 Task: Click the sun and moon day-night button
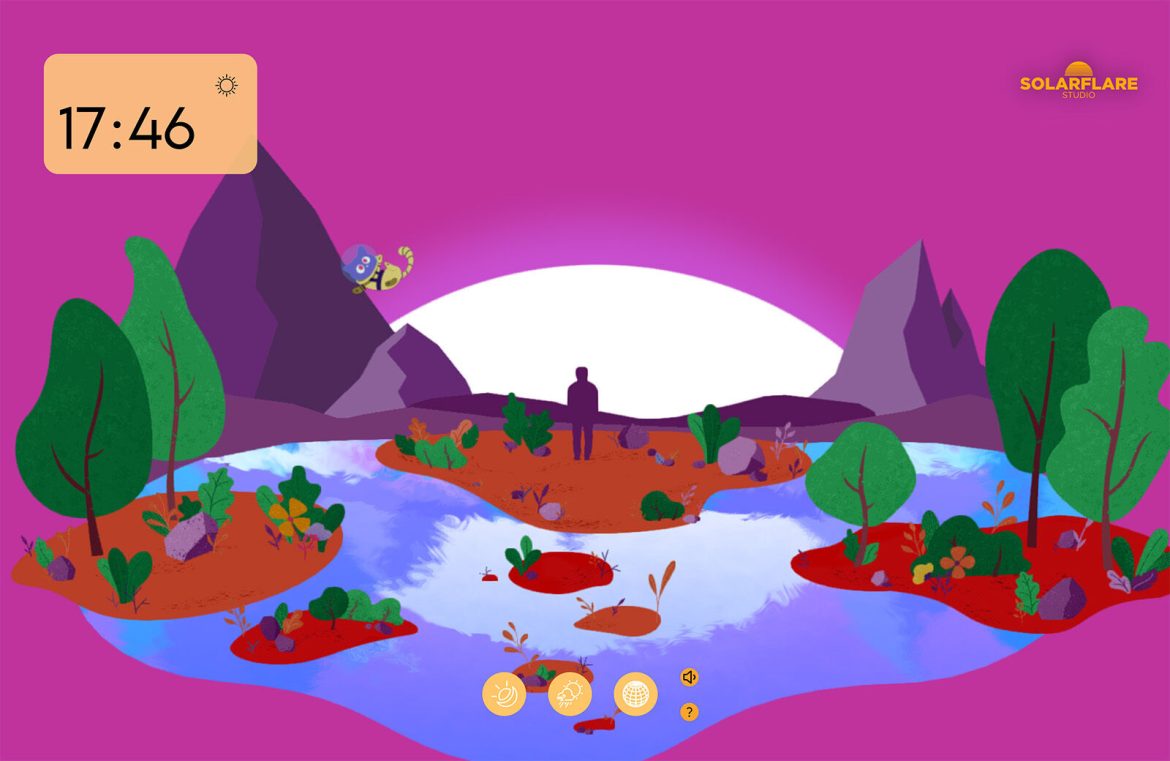pyautogui.click(x=504, y=694)
